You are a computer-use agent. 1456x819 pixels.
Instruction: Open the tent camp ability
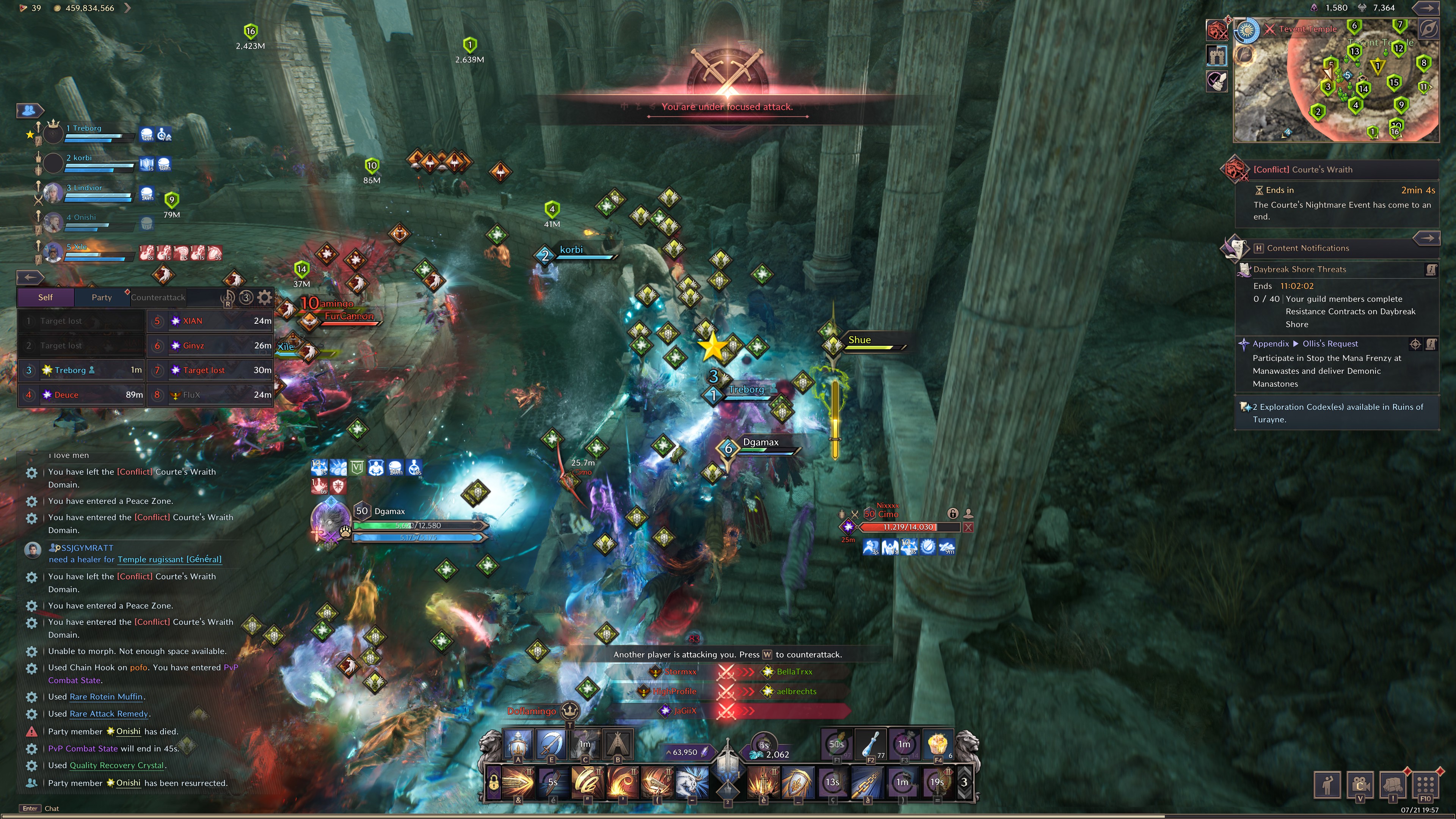[x=618, y=744]
